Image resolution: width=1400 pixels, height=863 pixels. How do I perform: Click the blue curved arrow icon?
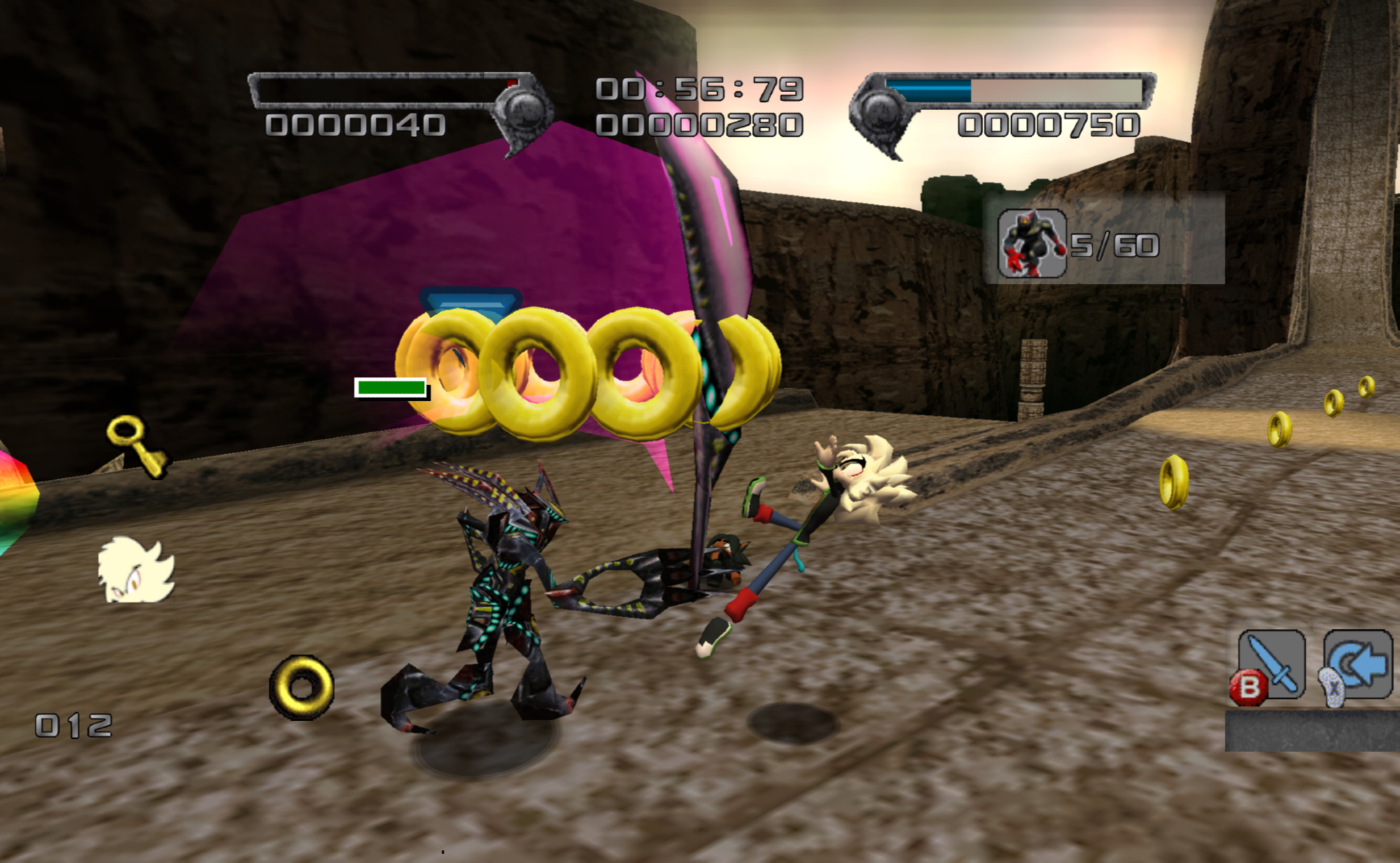click(1359, 664)
